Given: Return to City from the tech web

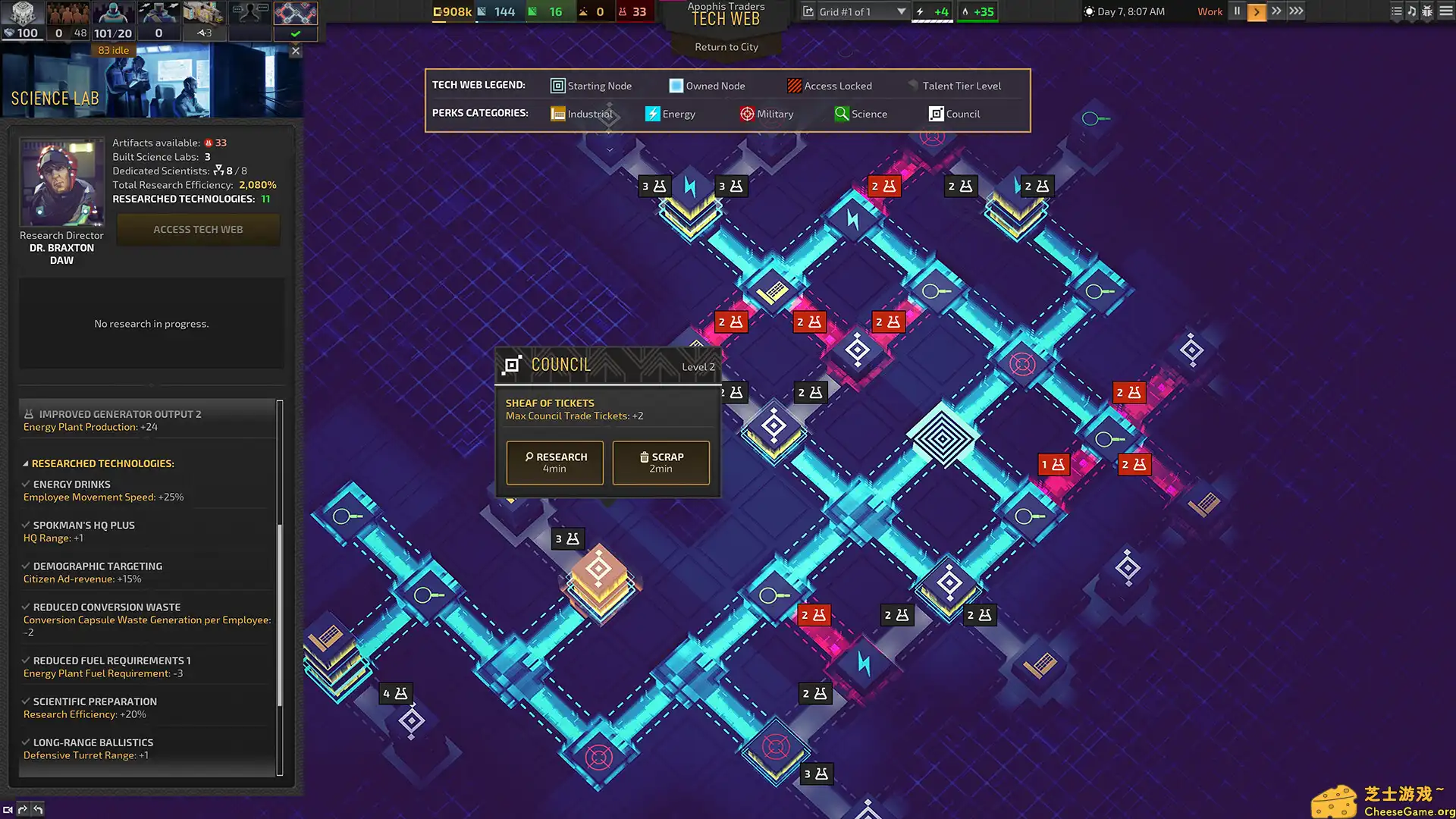Looking at the screenshot, I should (726, 47).
